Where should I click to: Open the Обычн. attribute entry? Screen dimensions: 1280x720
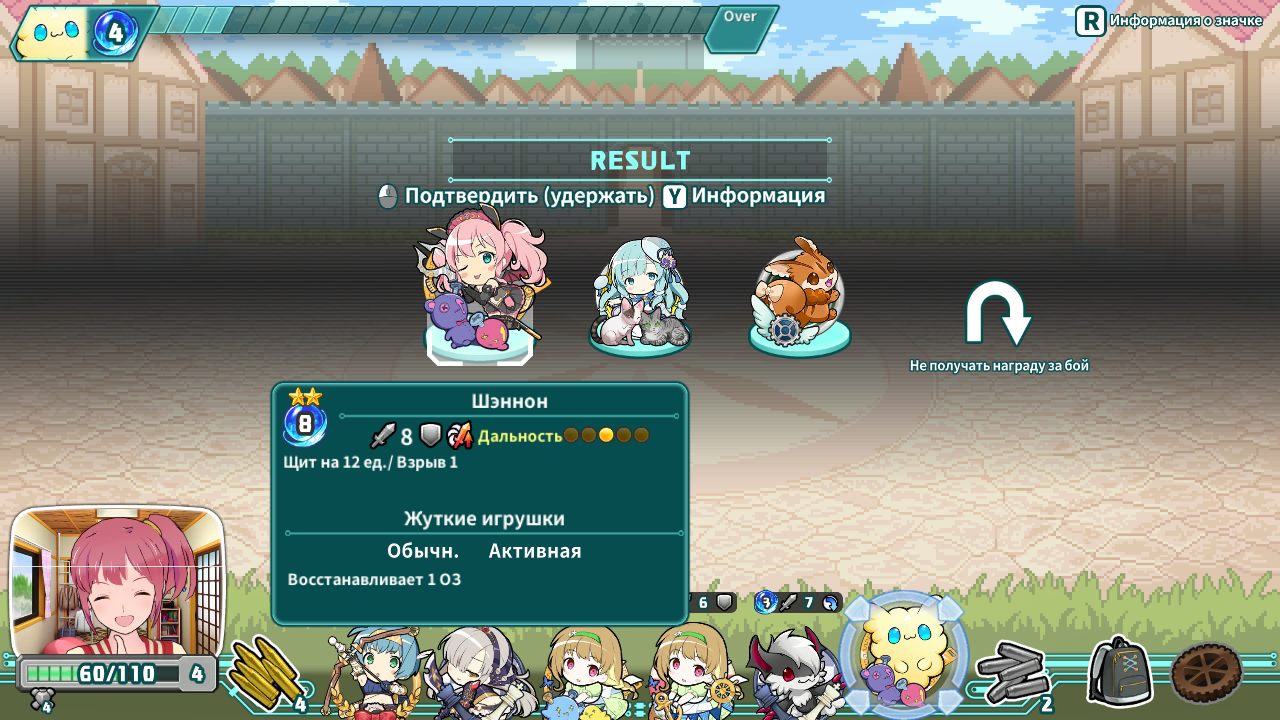424,550
